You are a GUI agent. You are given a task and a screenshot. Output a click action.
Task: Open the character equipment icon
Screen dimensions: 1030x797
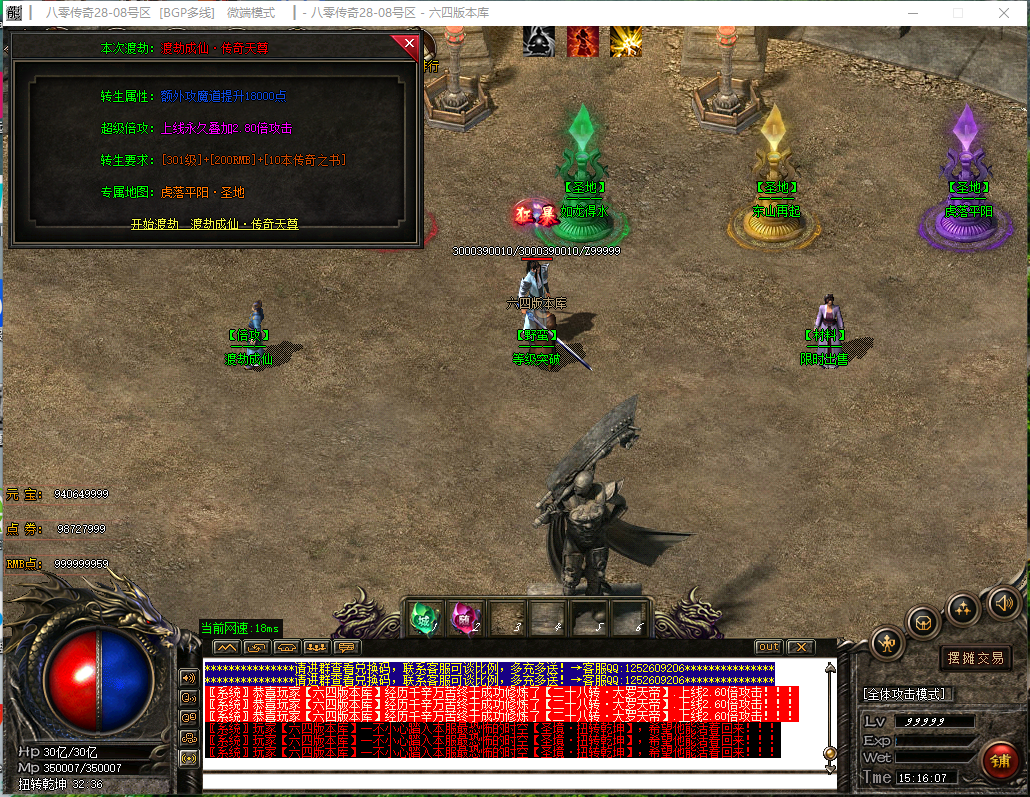(887, 643)
